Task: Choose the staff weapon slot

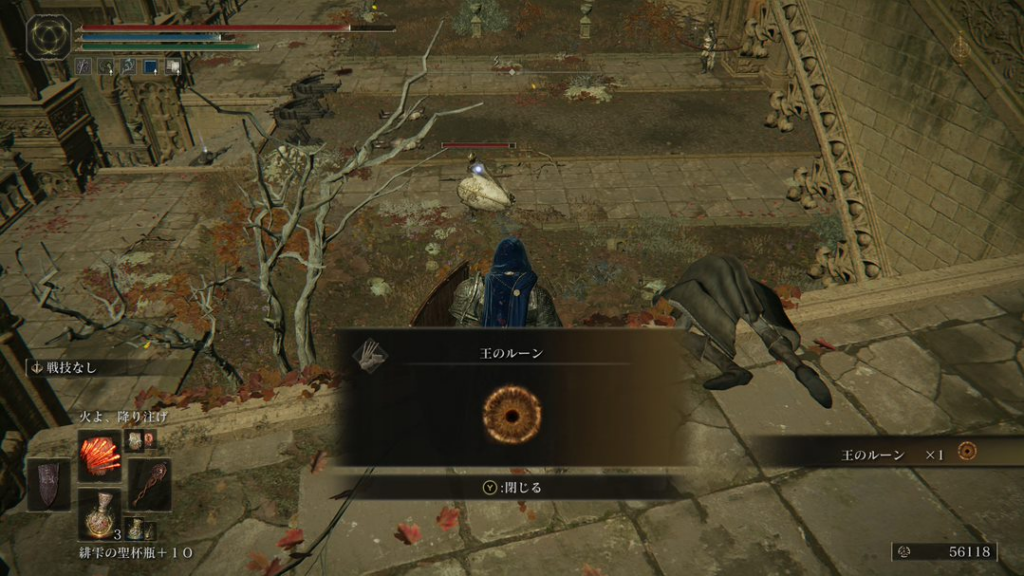Action: click(149, 484)
